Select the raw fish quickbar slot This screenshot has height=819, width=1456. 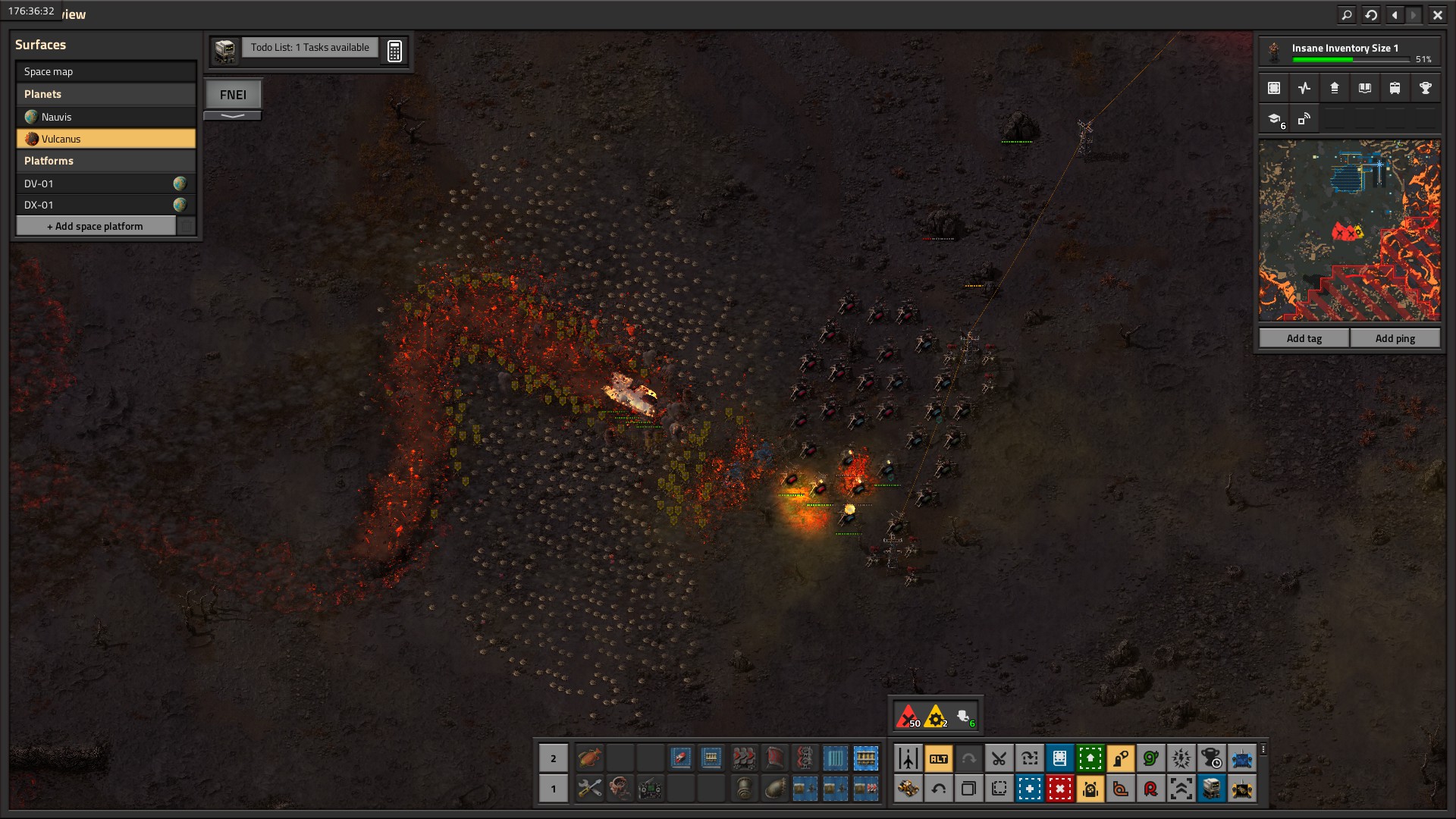click(x=589, y=758)
